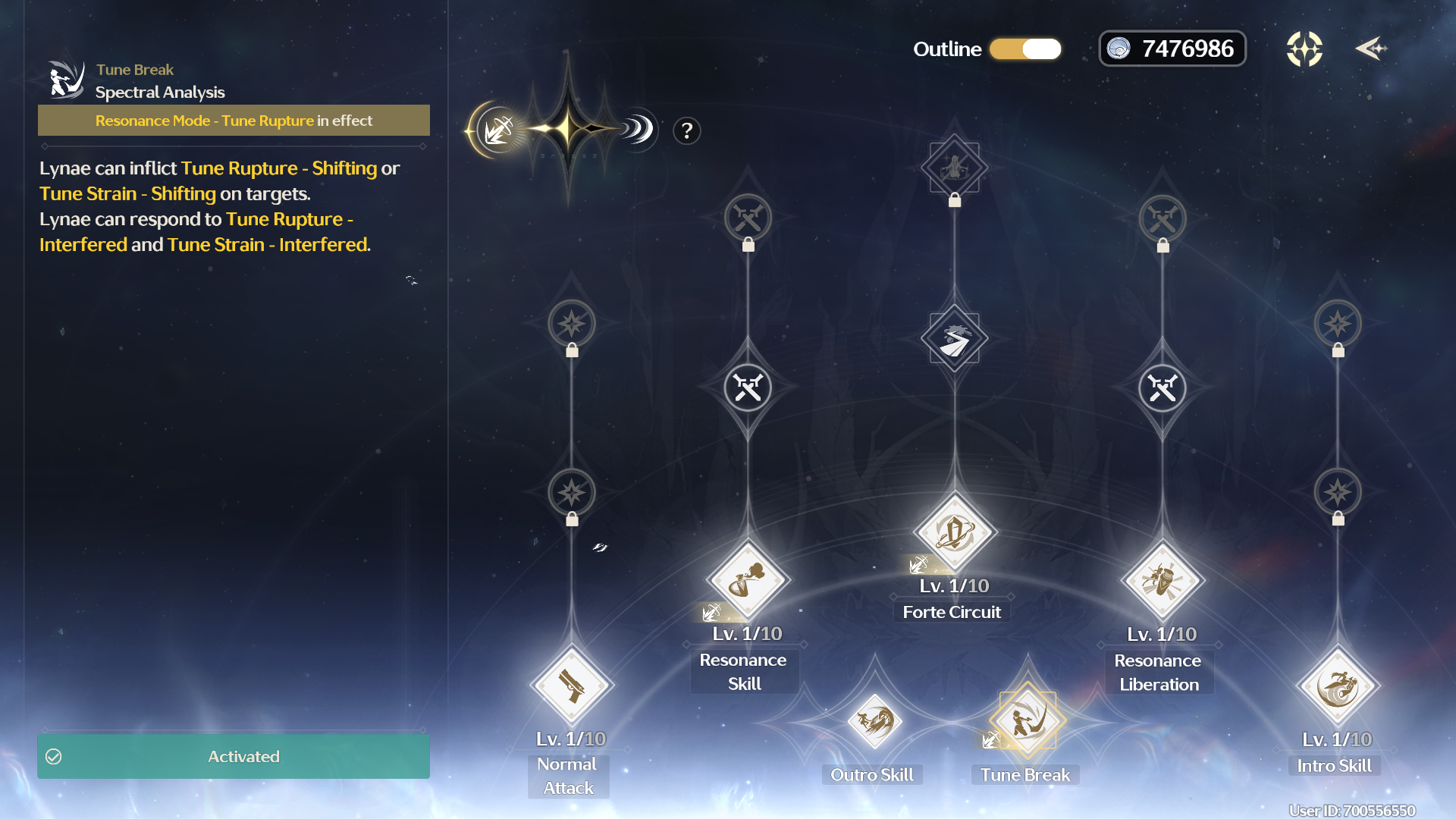Click the shell credit currency counter
The width and height of the screenshot is (1456, 819).
click(x=1172, y=49)
